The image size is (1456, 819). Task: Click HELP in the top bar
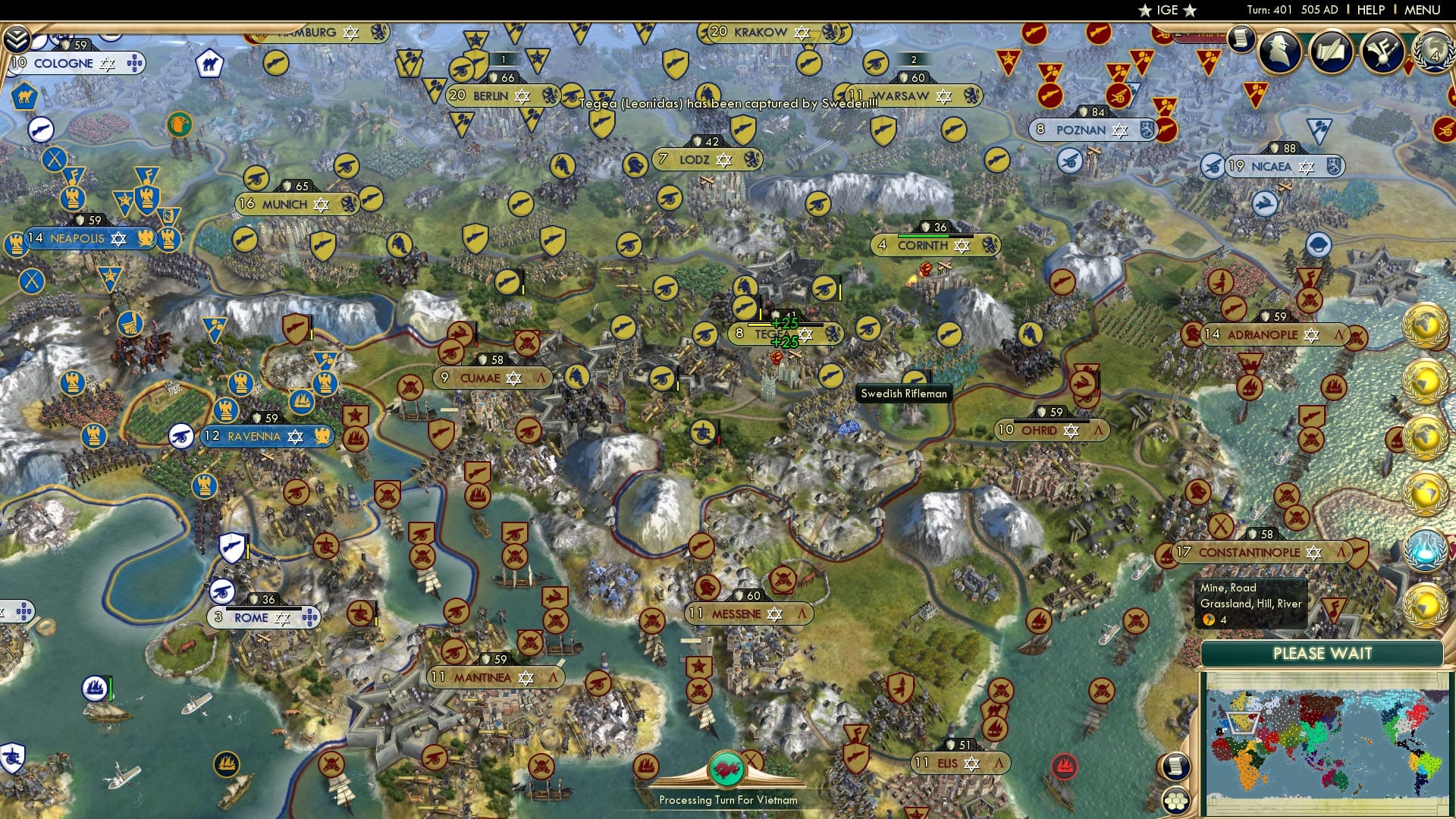pos(1373,9)
